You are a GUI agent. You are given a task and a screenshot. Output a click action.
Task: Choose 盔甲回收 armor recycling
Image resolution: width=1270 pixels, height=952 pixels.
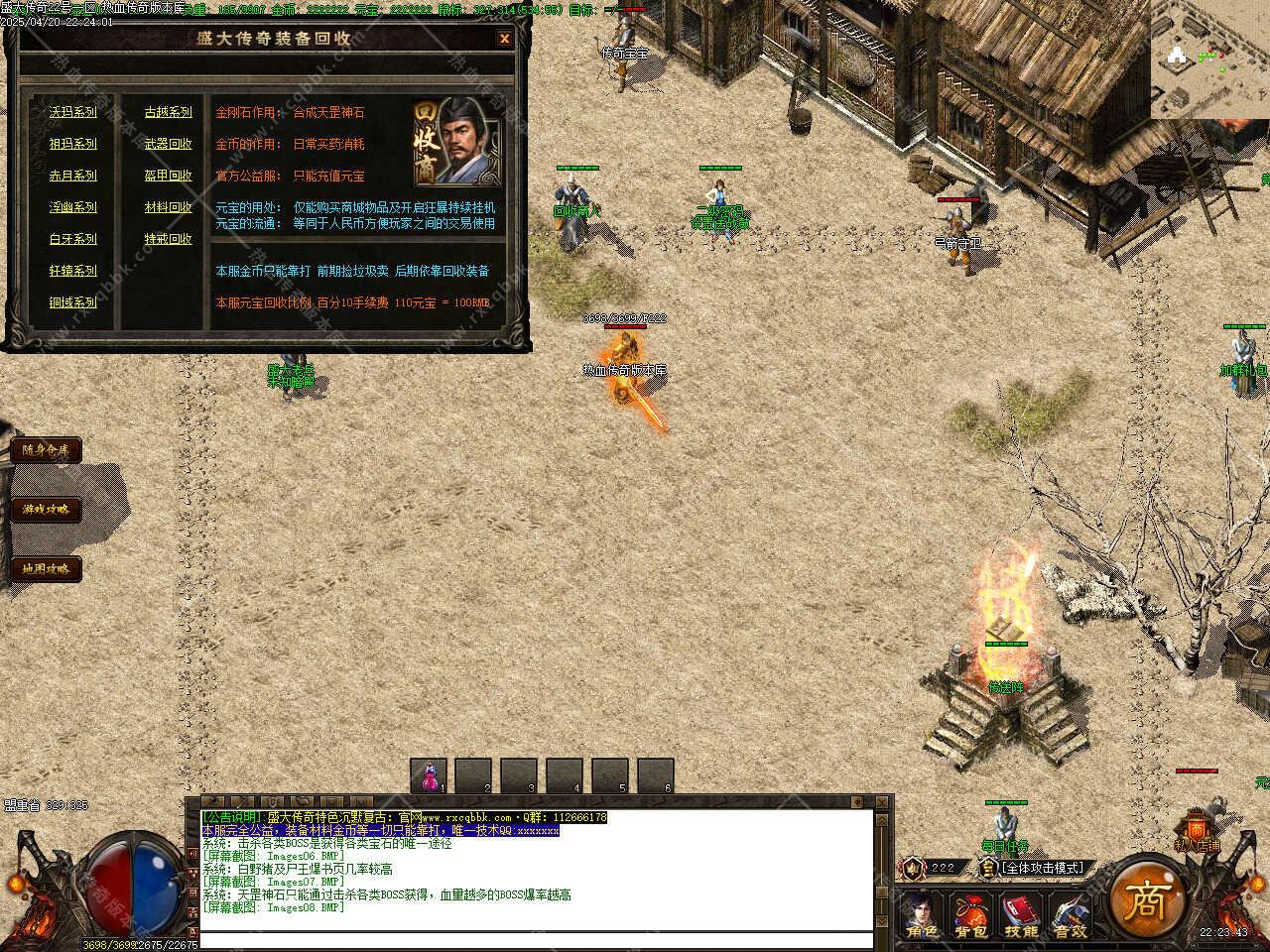click(169, 176)
